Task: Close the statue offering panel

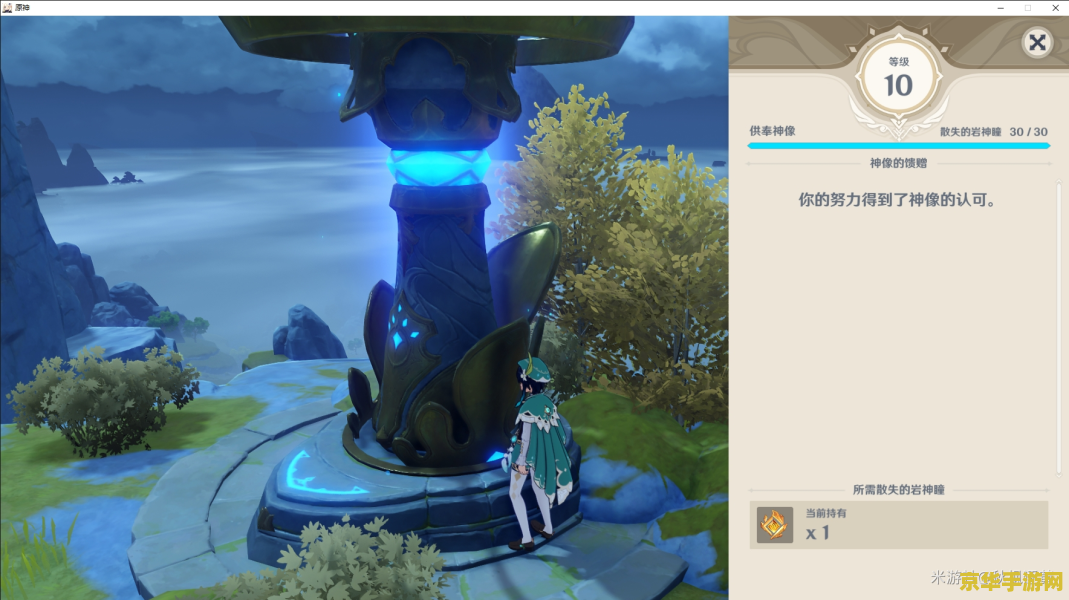Action: [1037, 43]
